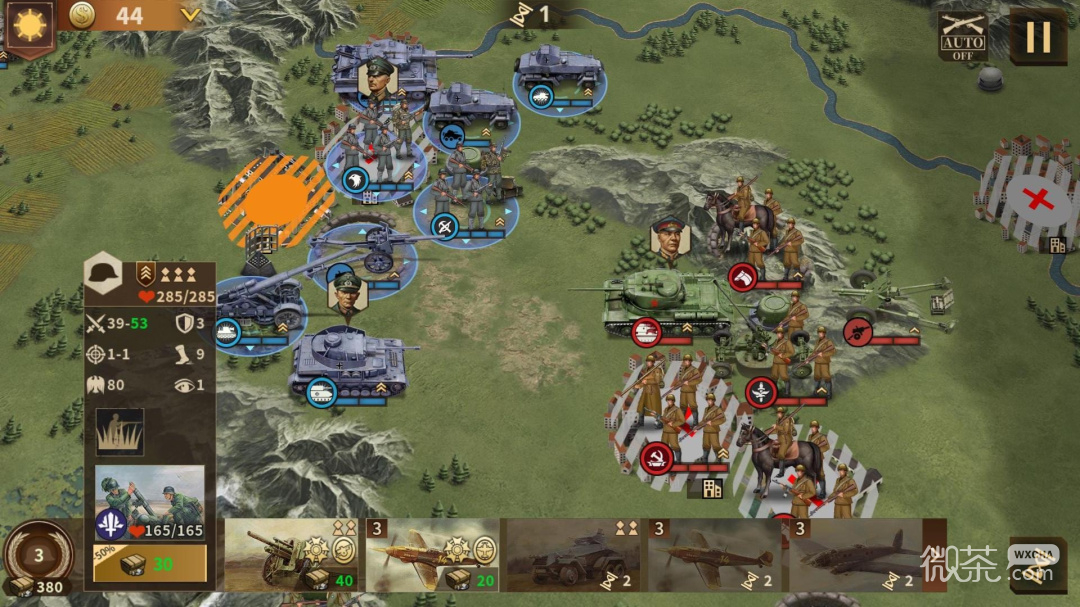The image size is (1080, 607).
Task: Buy infantry reinforcement for 30 supplies
Action: click(150, 564)
